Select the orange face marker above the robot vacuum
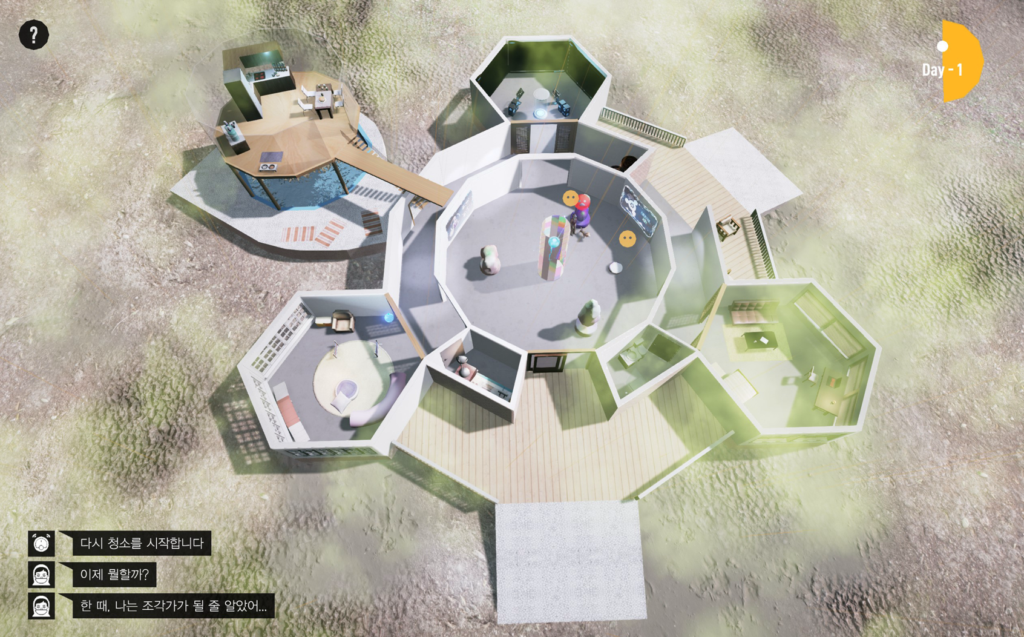Image resolution: width=1024 pixels, height=637 pixels. (x=627, y=239)
